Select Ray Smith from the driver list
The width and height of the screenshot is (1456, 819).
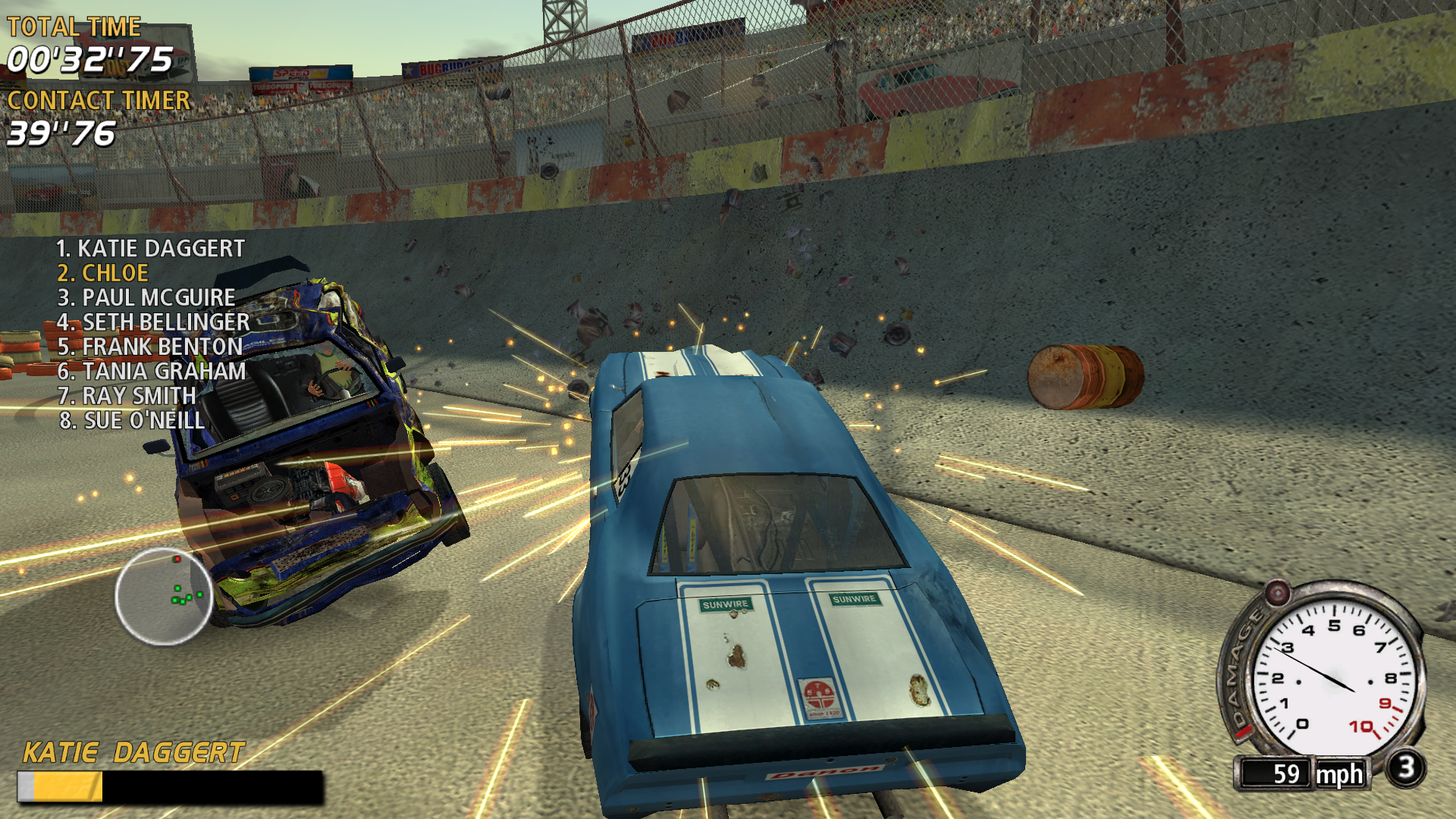pos(127,396)
